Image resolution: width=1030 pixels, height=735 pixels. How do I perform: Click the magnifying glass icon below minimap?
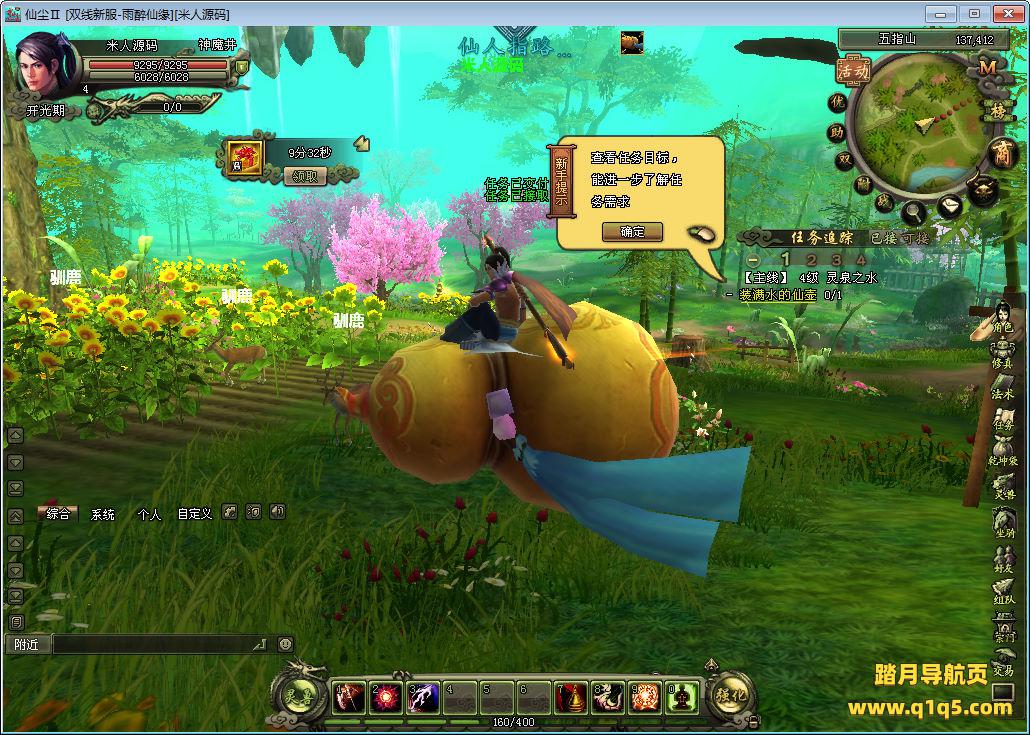[x=913, y=212]
